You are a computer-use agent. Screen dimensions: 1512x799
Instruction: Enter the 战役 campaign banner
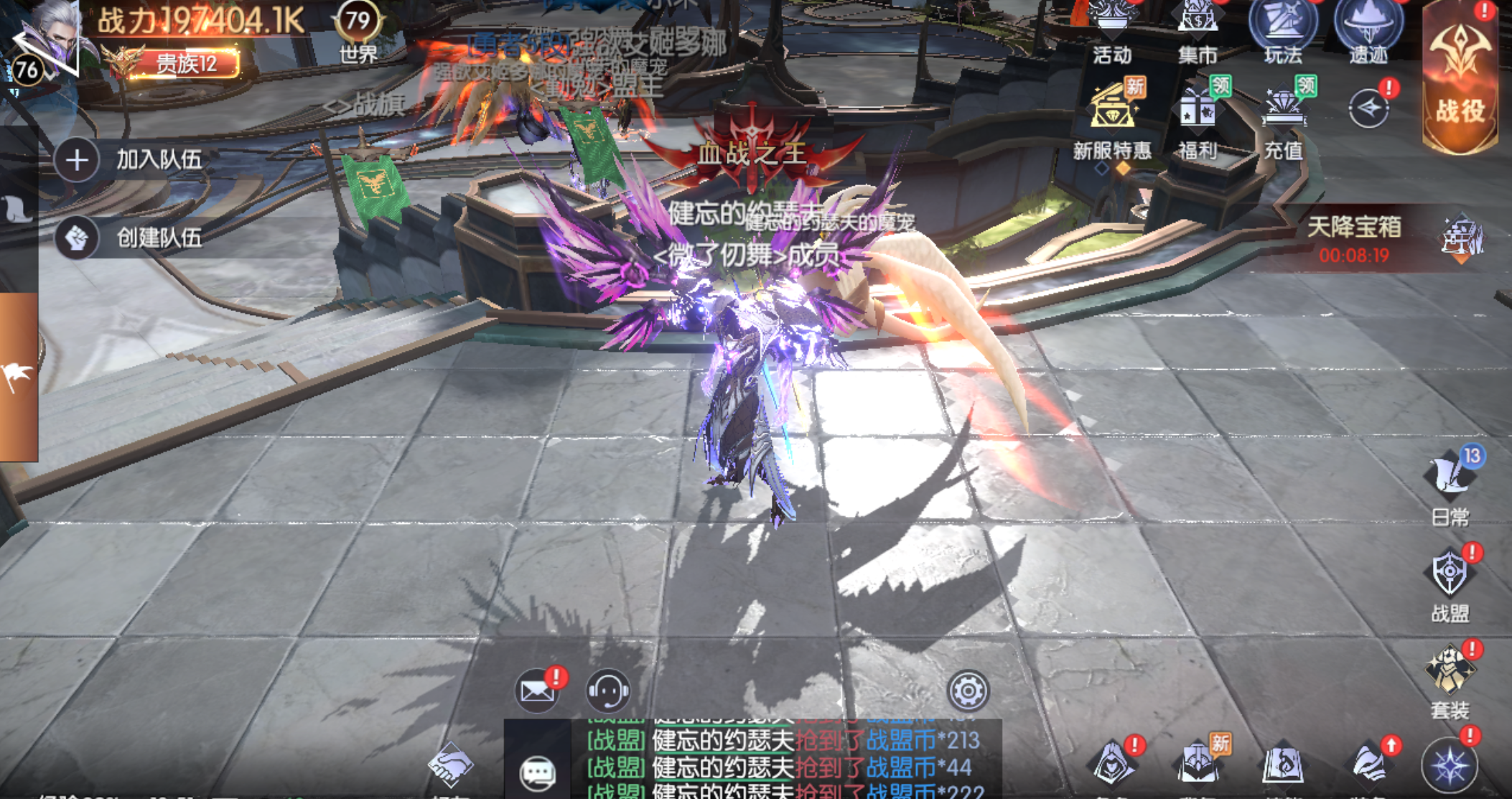[x=1460, y=79]
